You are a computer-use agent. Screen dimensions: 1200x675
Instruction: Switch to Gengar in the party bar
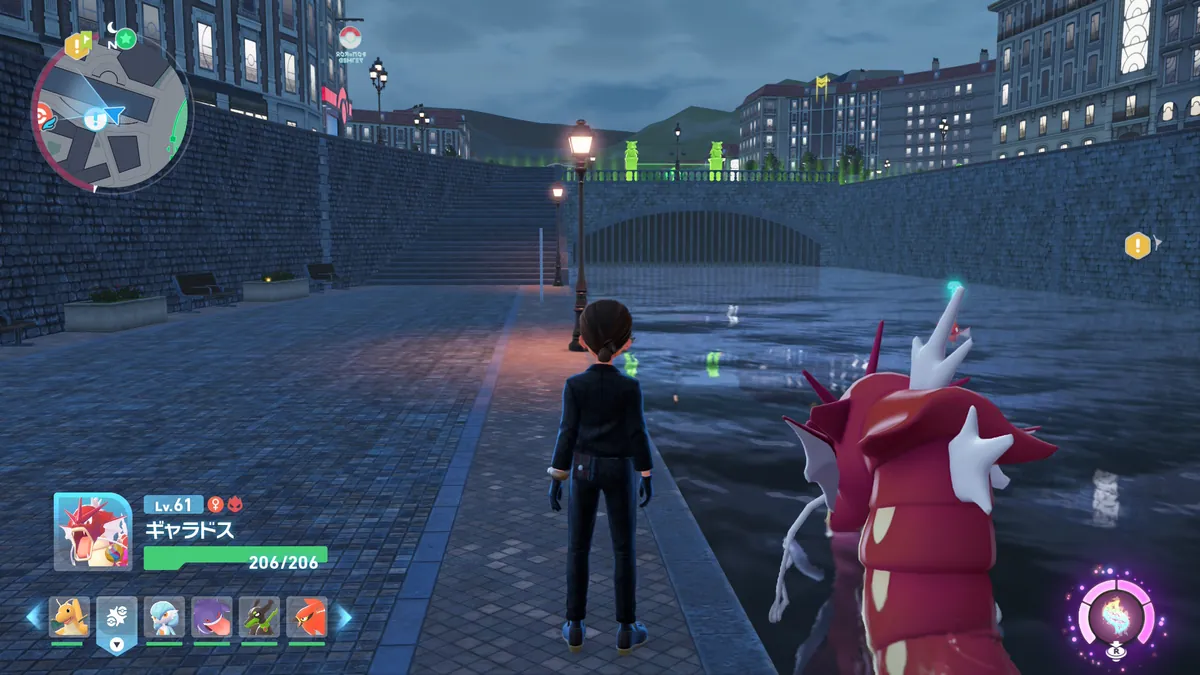click(x=212, y=617)
